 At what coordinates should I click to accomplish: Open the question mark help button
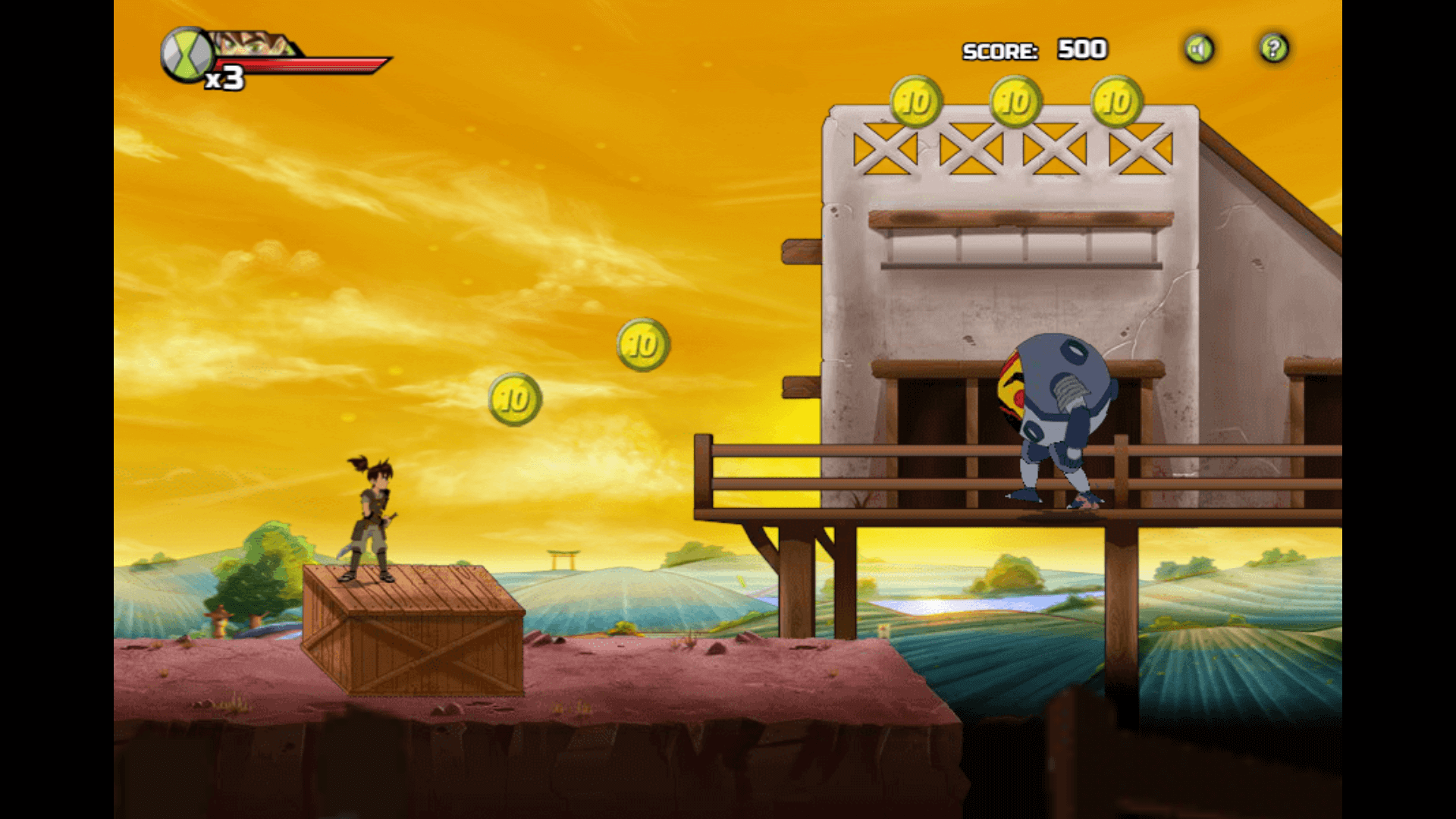click(1274, 49)
